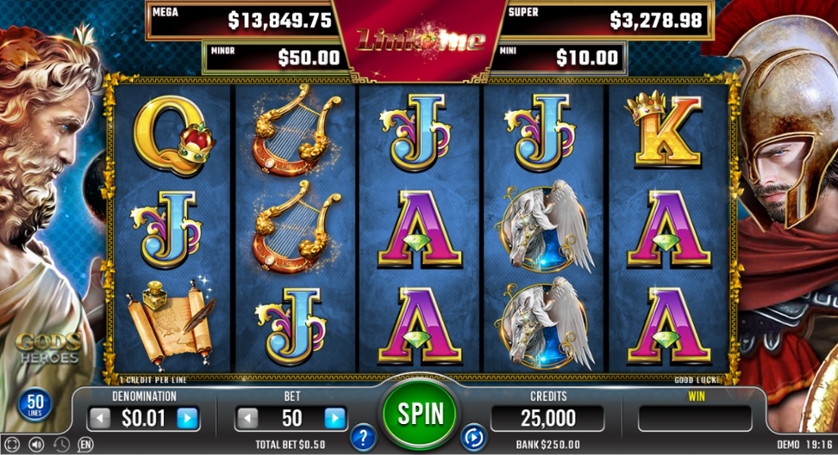Raise the bet amount with the blue arrow
838x455 pixels.
(335, 418)
